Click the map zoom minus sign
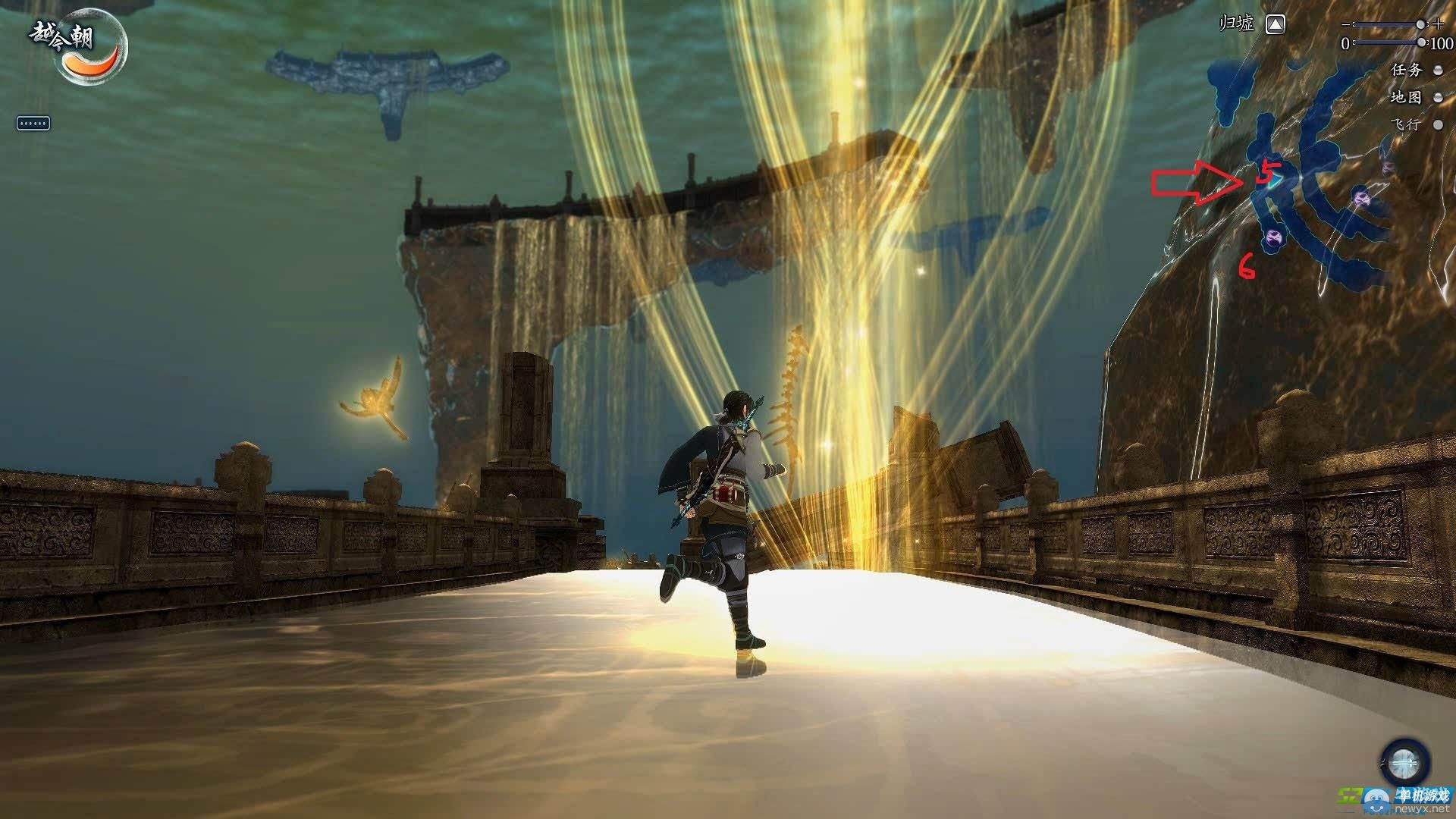1456x819 pixels. tap(1347, 24)
